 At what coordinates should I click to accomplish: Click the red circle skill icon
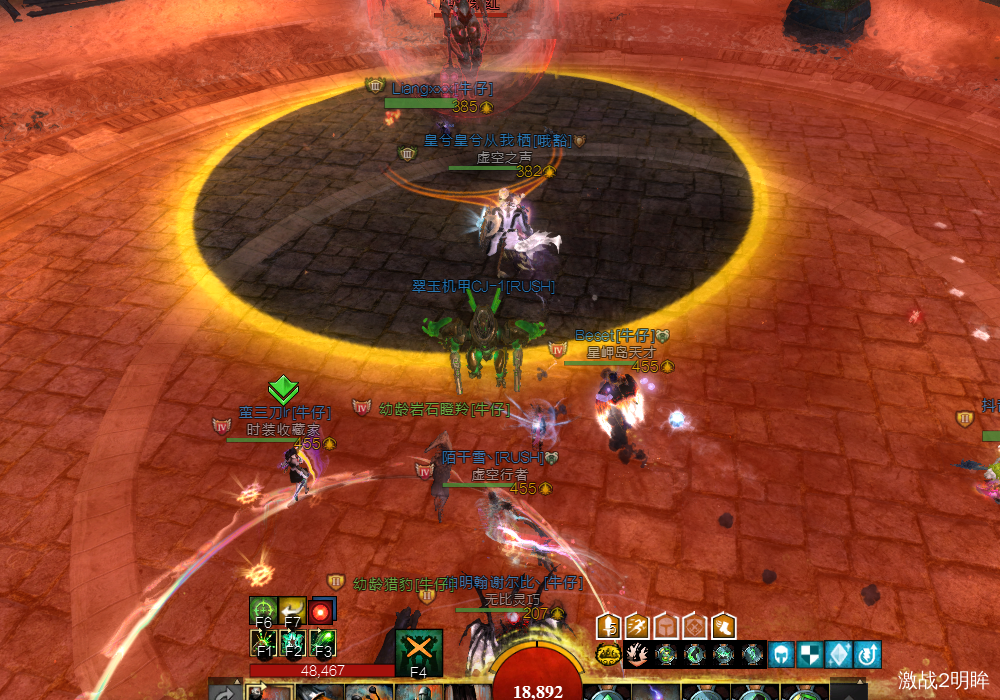[321, 611]
